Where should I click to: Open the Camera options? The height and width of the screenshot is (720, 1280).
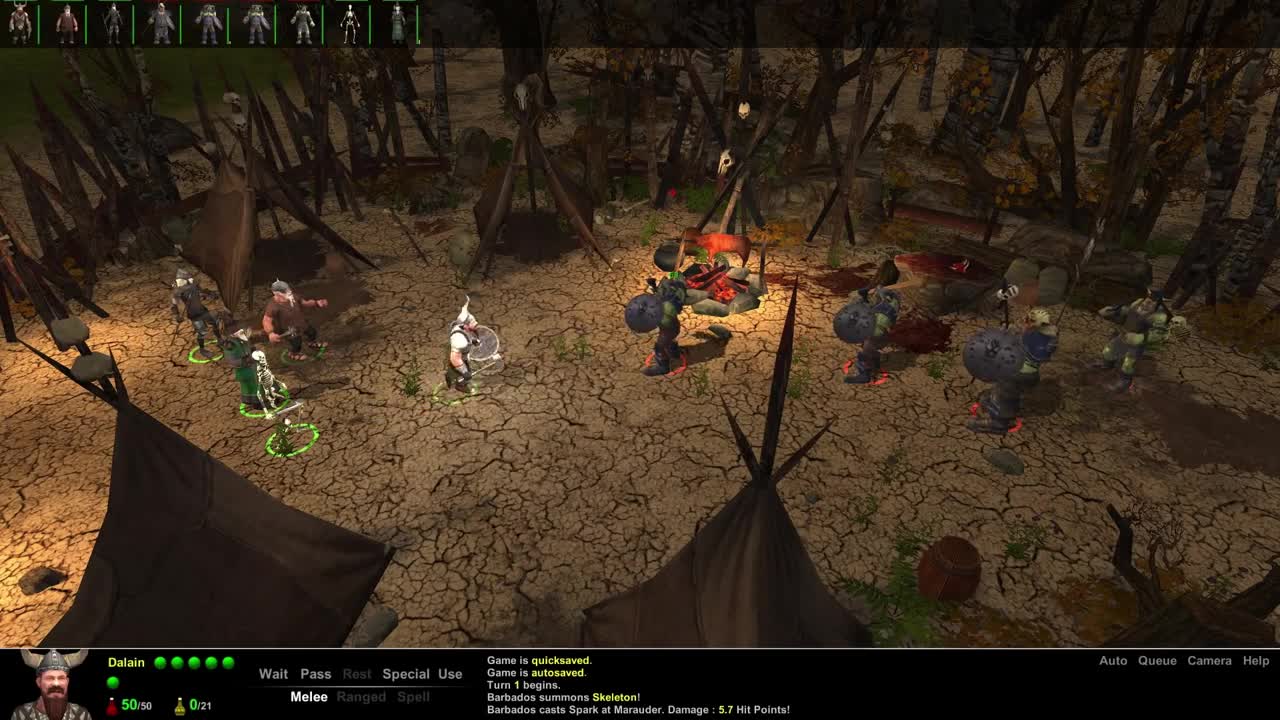click(x=1209, y=661)
